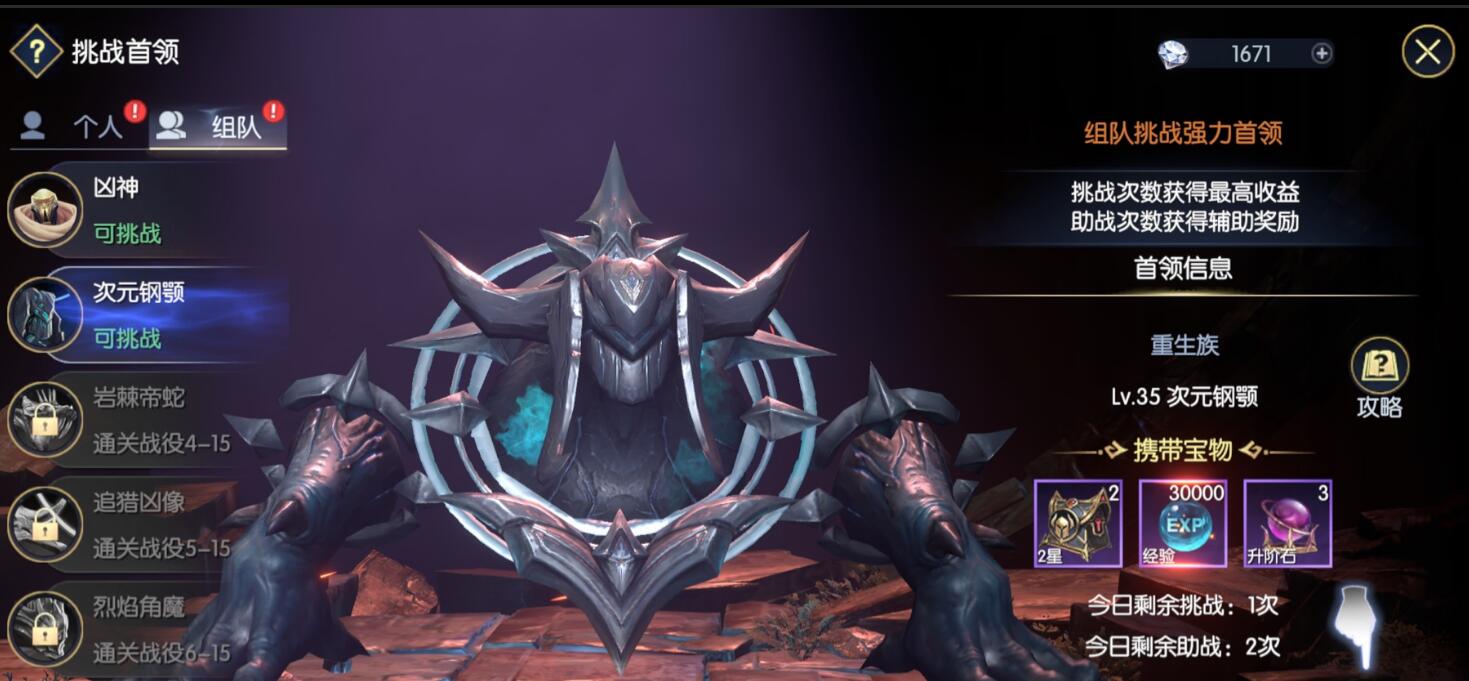Inspect the 2星 helmet reward

pyautogui.click(x=1078, y=523)
